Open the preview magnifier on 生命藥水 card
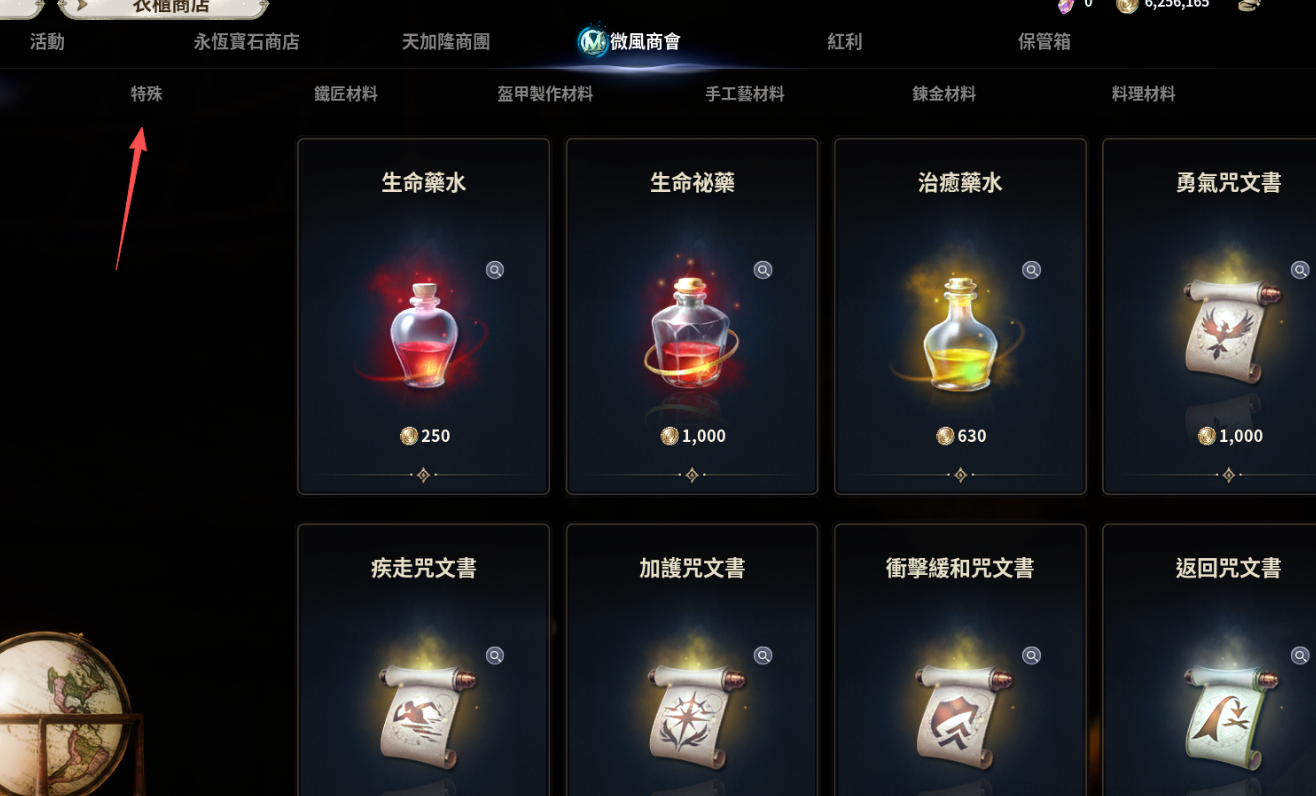 point(494,270)
